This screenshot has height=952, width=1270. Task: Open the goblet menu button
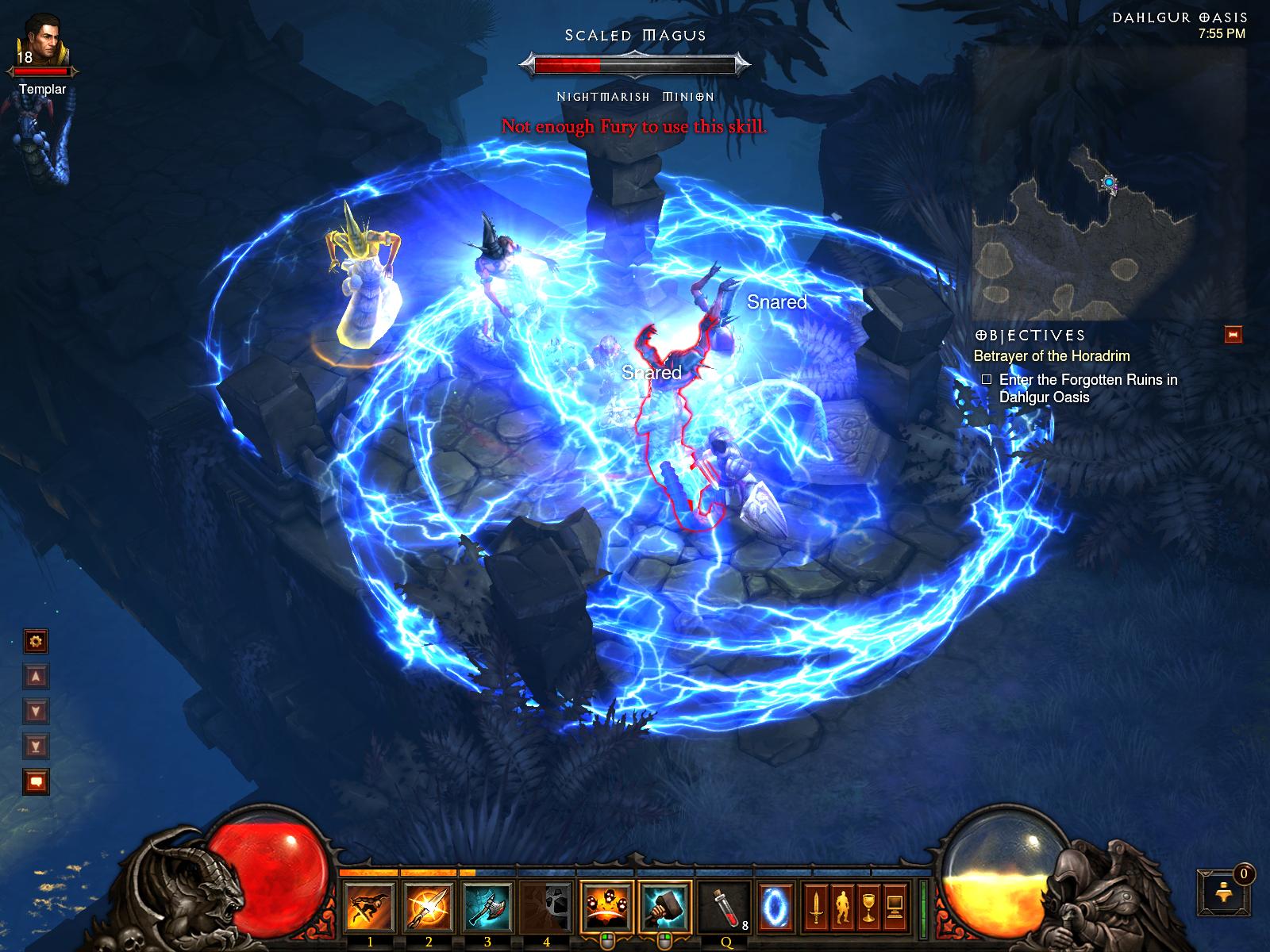868,906
